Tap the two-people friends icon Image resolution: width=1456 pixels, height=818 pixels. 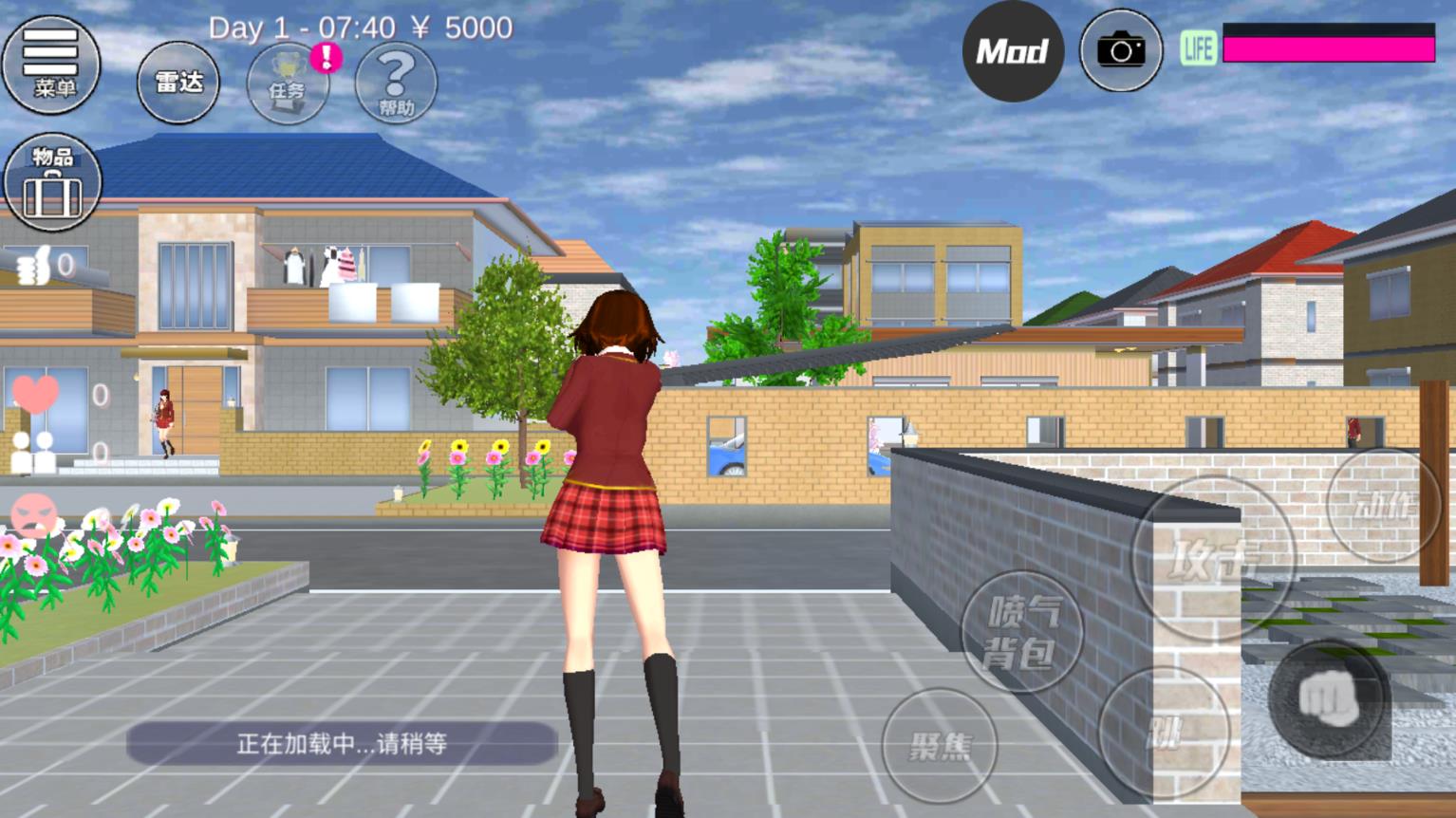click(x=32, y=452)
